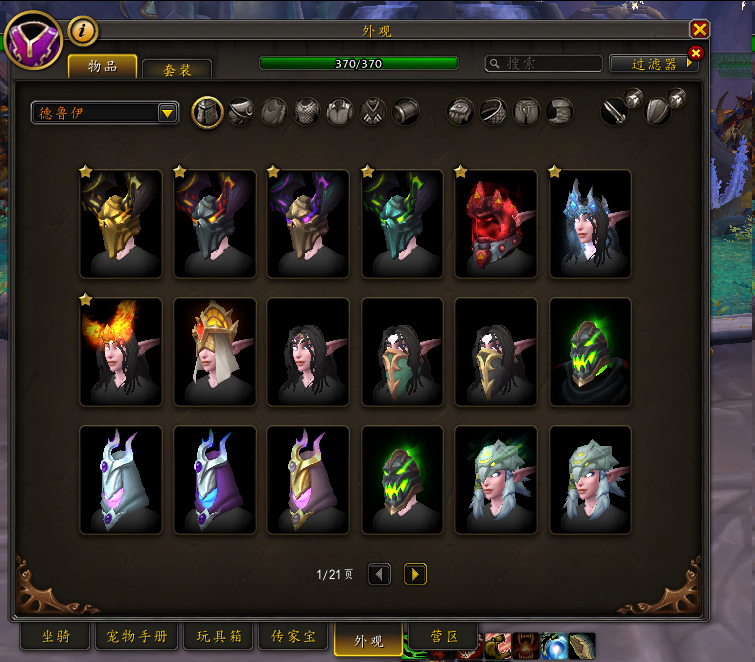Pick the shield off-hand slot filter
Viewport: 755px width, 662px height.
[x=657, y=111]
